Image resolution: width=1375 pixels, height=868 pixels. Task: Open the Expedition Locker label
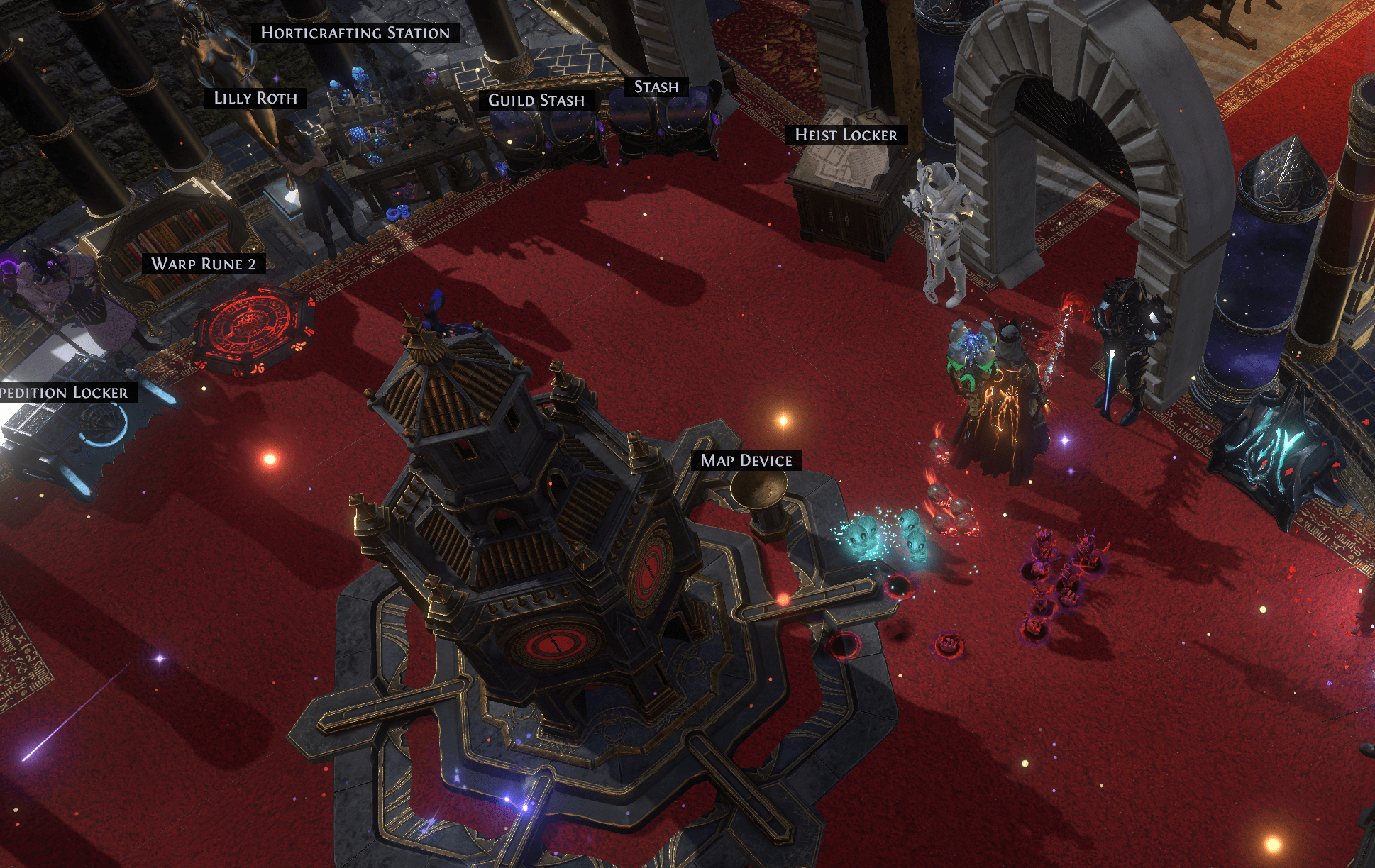click(x=65, y=393)
